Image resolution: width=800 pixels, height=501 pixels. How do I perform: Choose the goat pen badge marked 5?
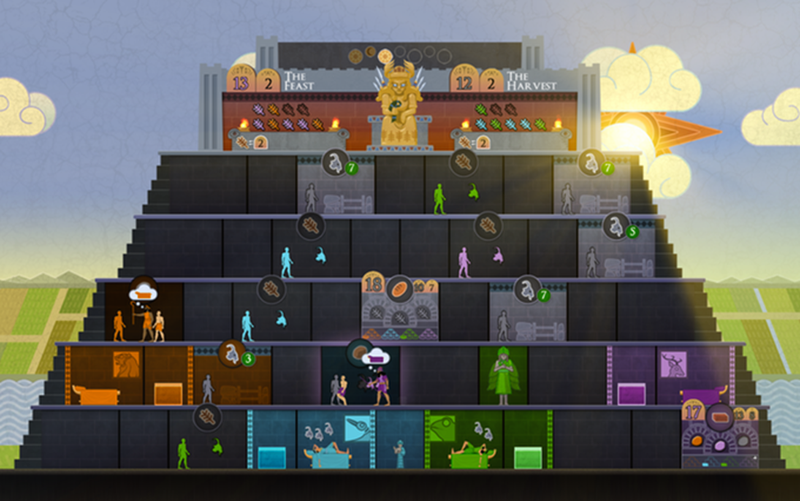tap(617, 227)
